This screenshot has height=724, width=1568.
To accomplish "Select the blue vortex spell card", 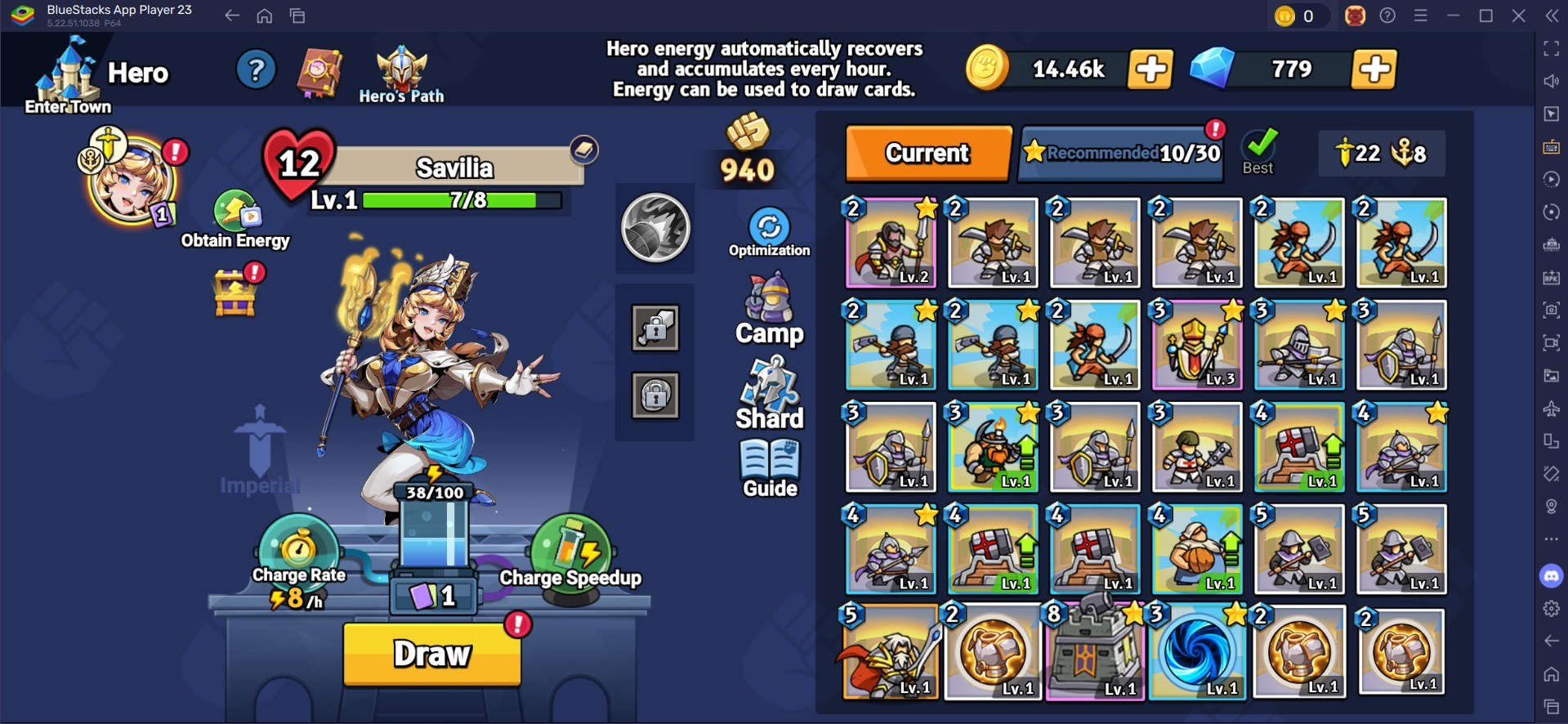I will click(1197, 651).
